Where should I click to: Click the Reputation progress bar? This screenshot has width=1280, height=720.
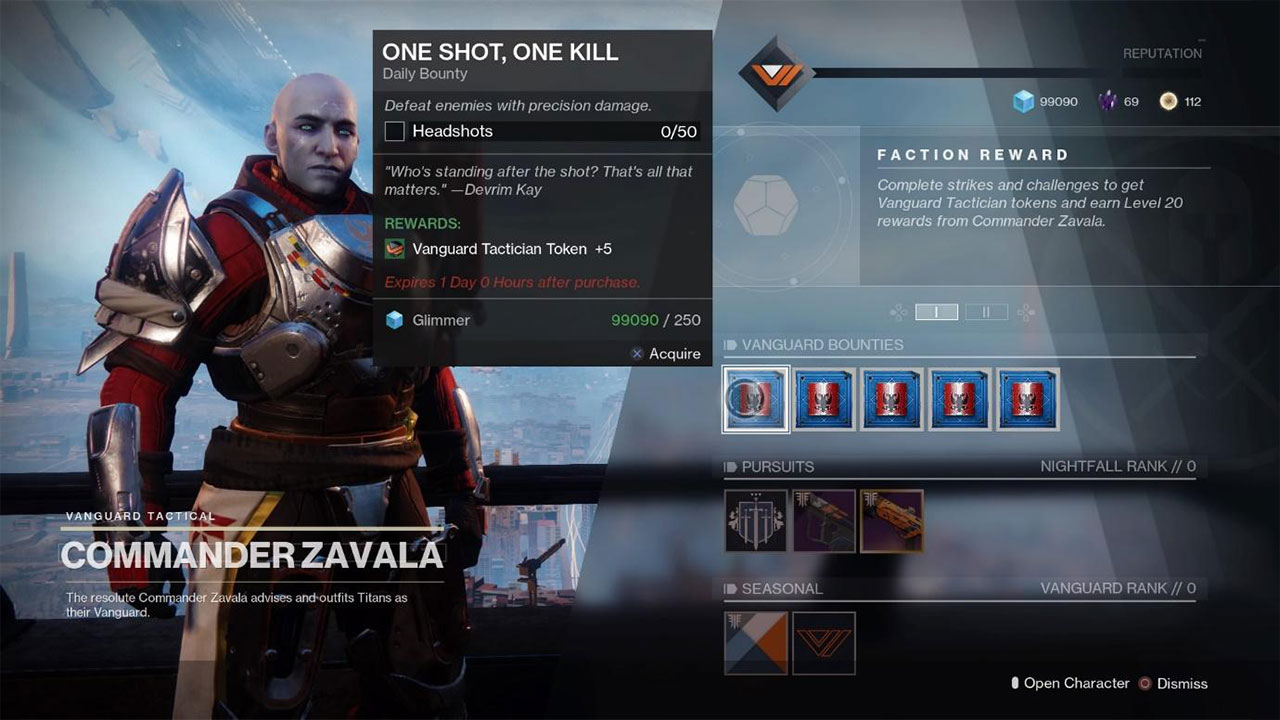pos(1000,70)
